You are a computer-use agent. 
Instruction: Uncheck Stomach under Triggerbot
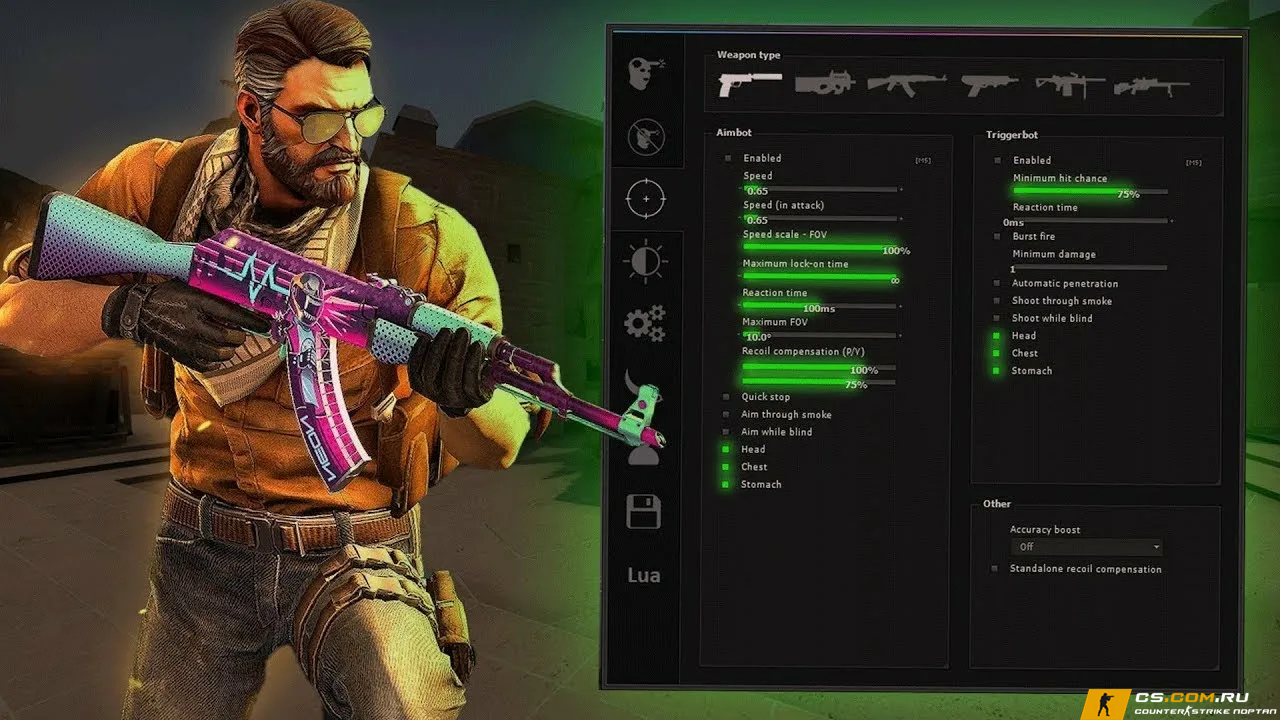point(997,371)
